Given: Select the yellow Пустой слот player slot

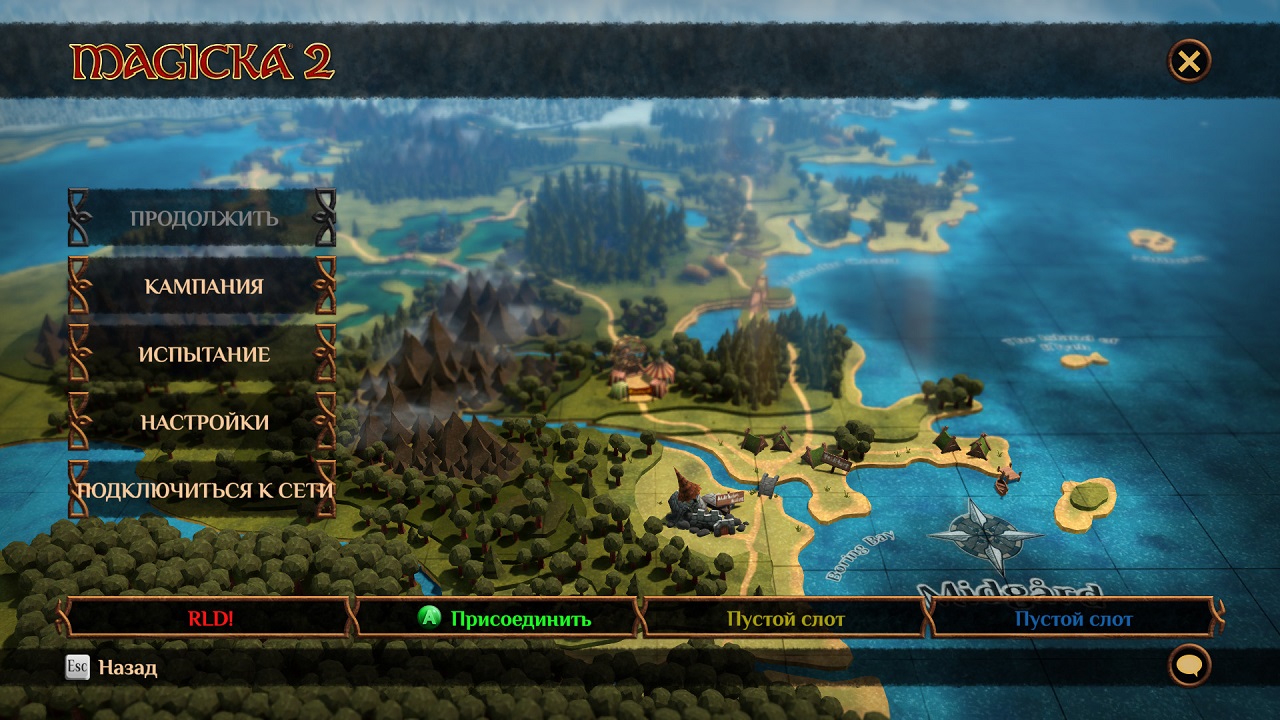Looking at the screenshot, I should coord(785,618).
